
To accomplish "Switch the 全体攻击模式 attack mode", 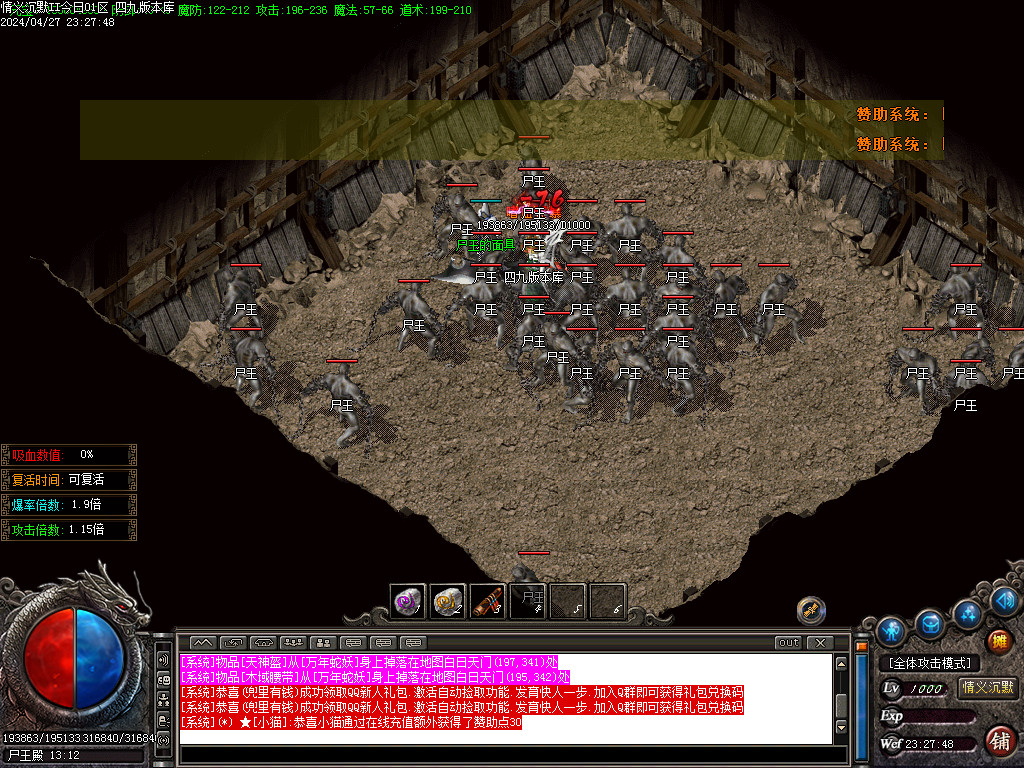I will 929,663.
